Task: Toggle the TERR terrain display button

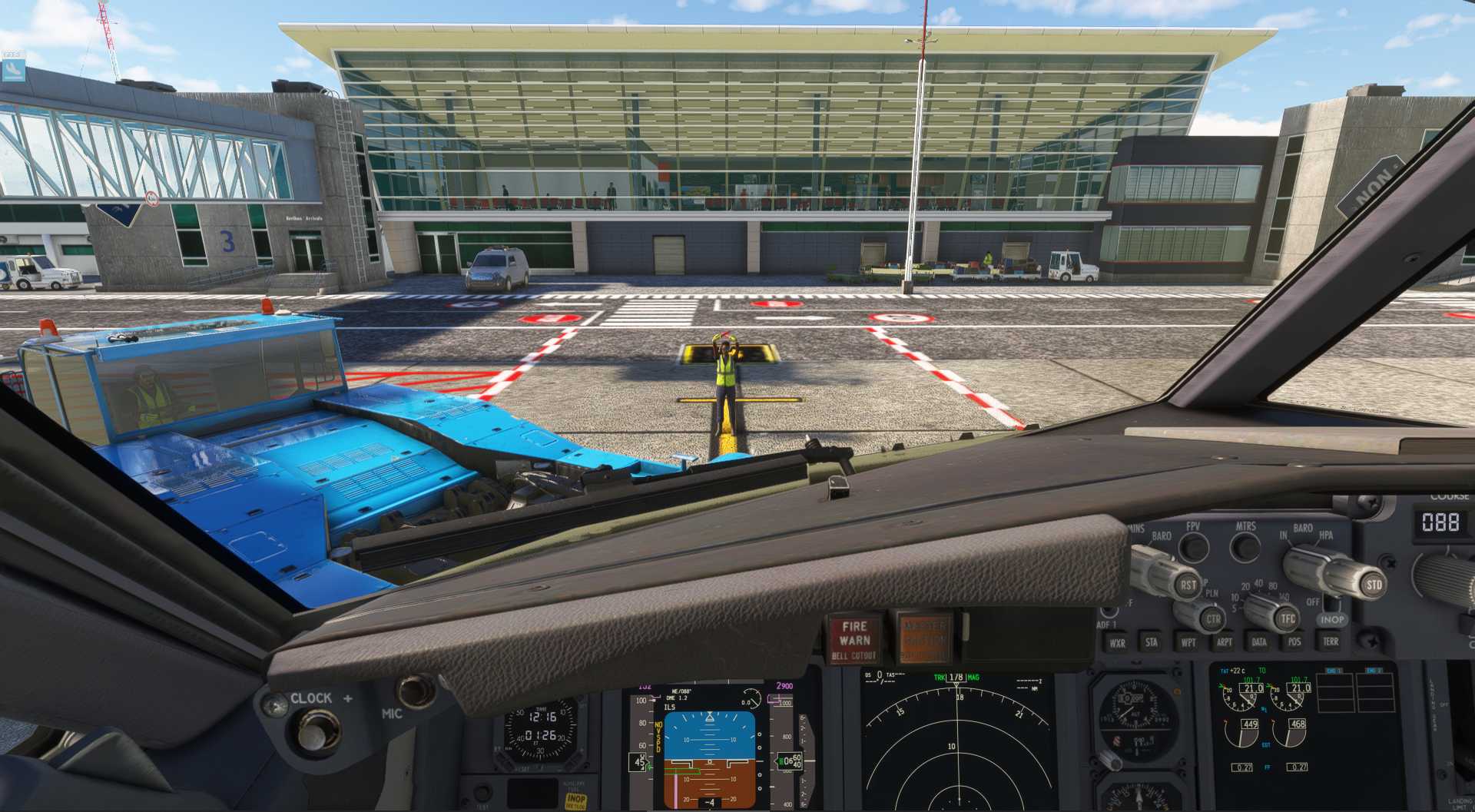Action: [x=1331, y=641]
